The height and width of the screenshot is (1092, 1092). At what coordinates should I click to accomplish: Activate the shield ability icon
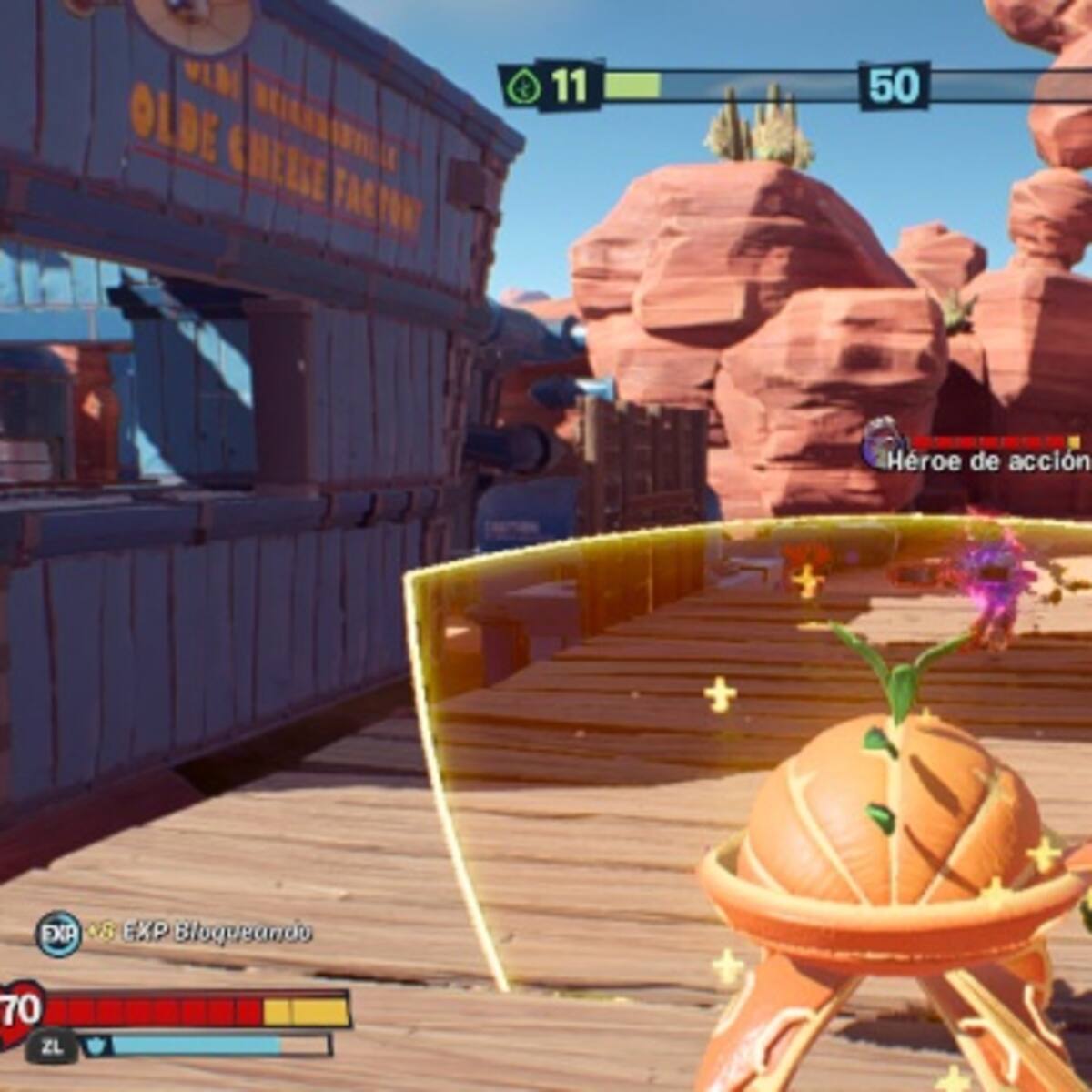coord(96,1046)
